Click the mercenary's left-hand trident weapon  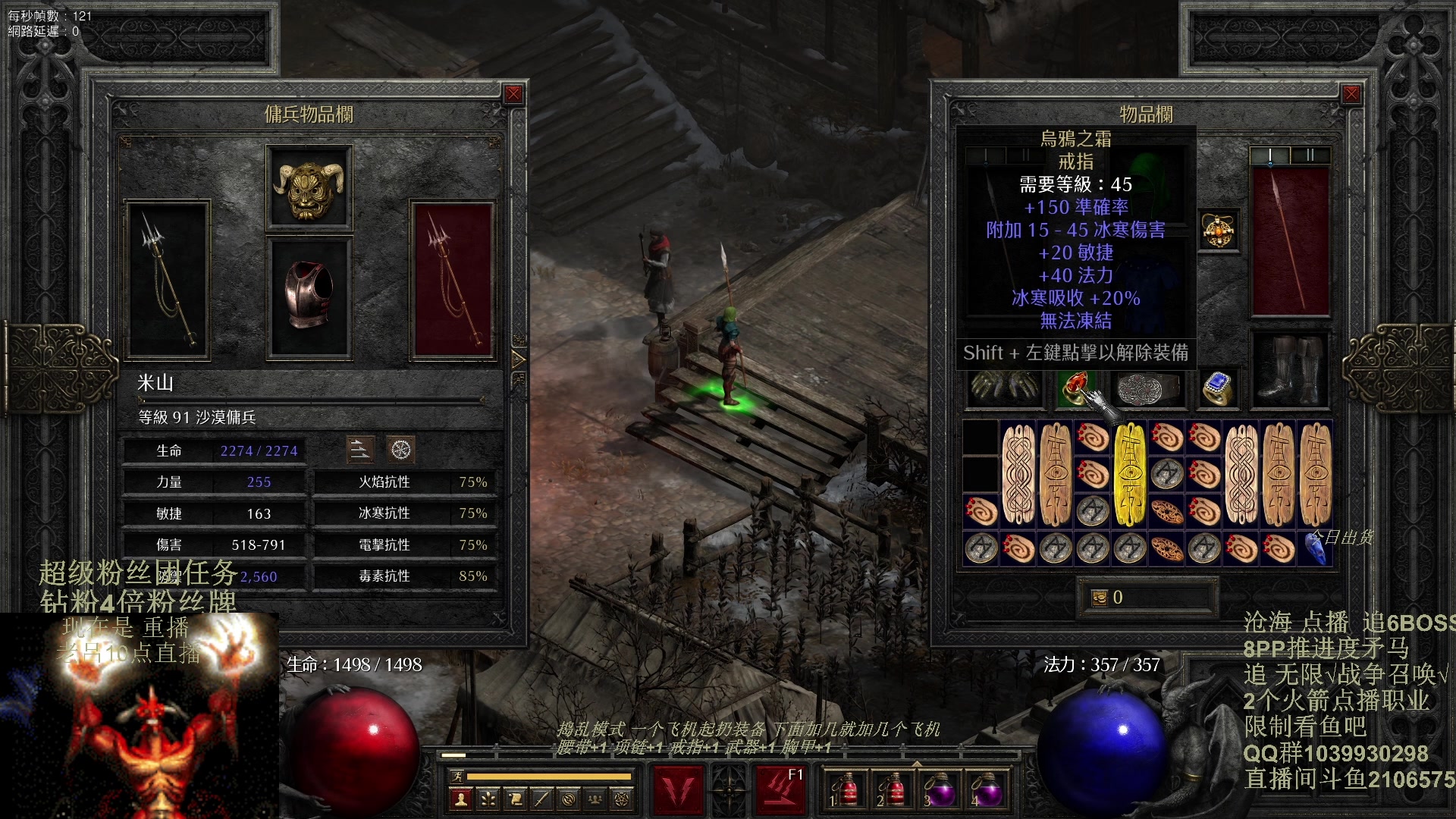click(x=168, y=279)
